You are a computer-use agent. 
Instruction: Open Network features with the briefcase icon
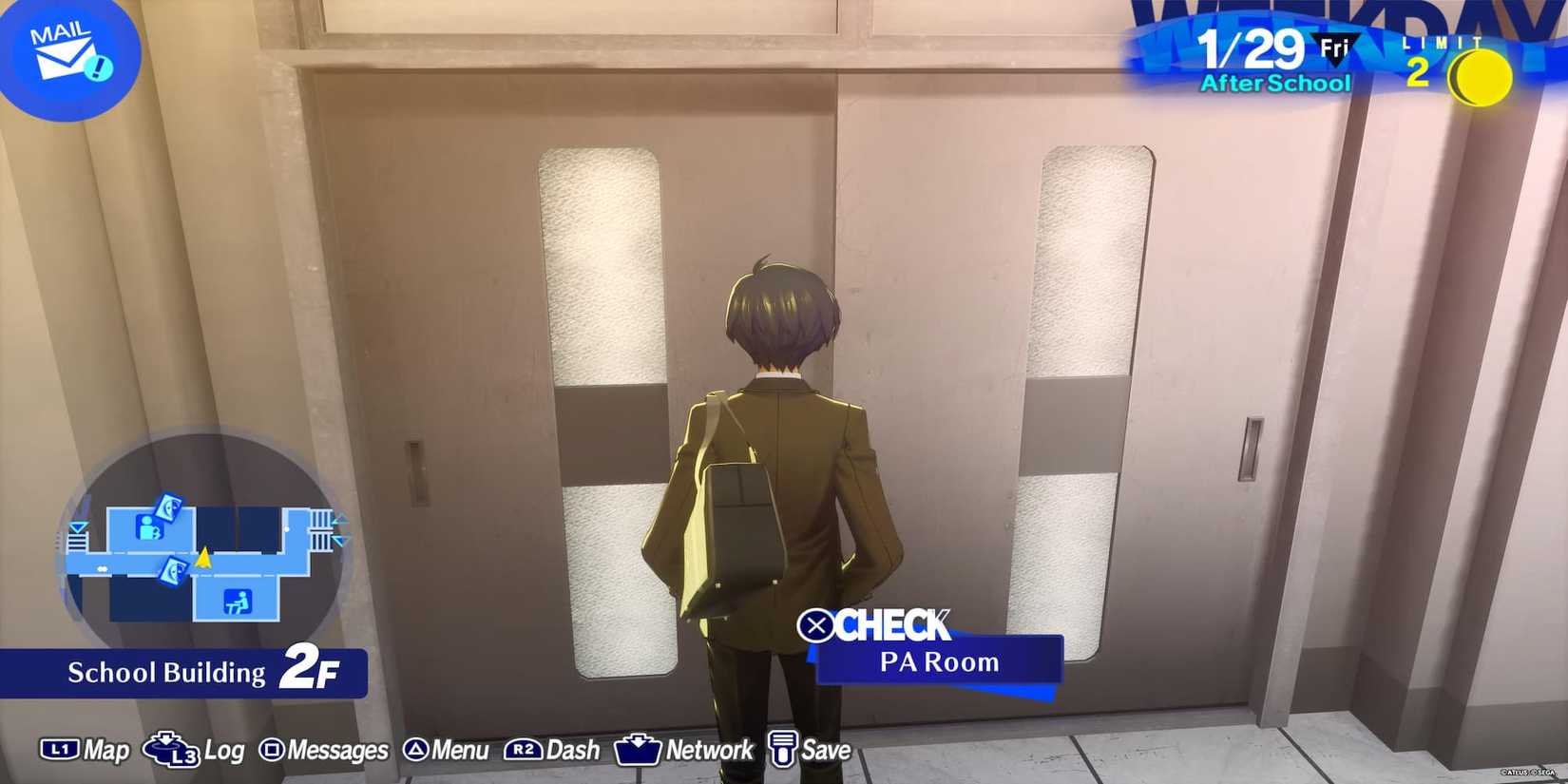tap(640, 750)
